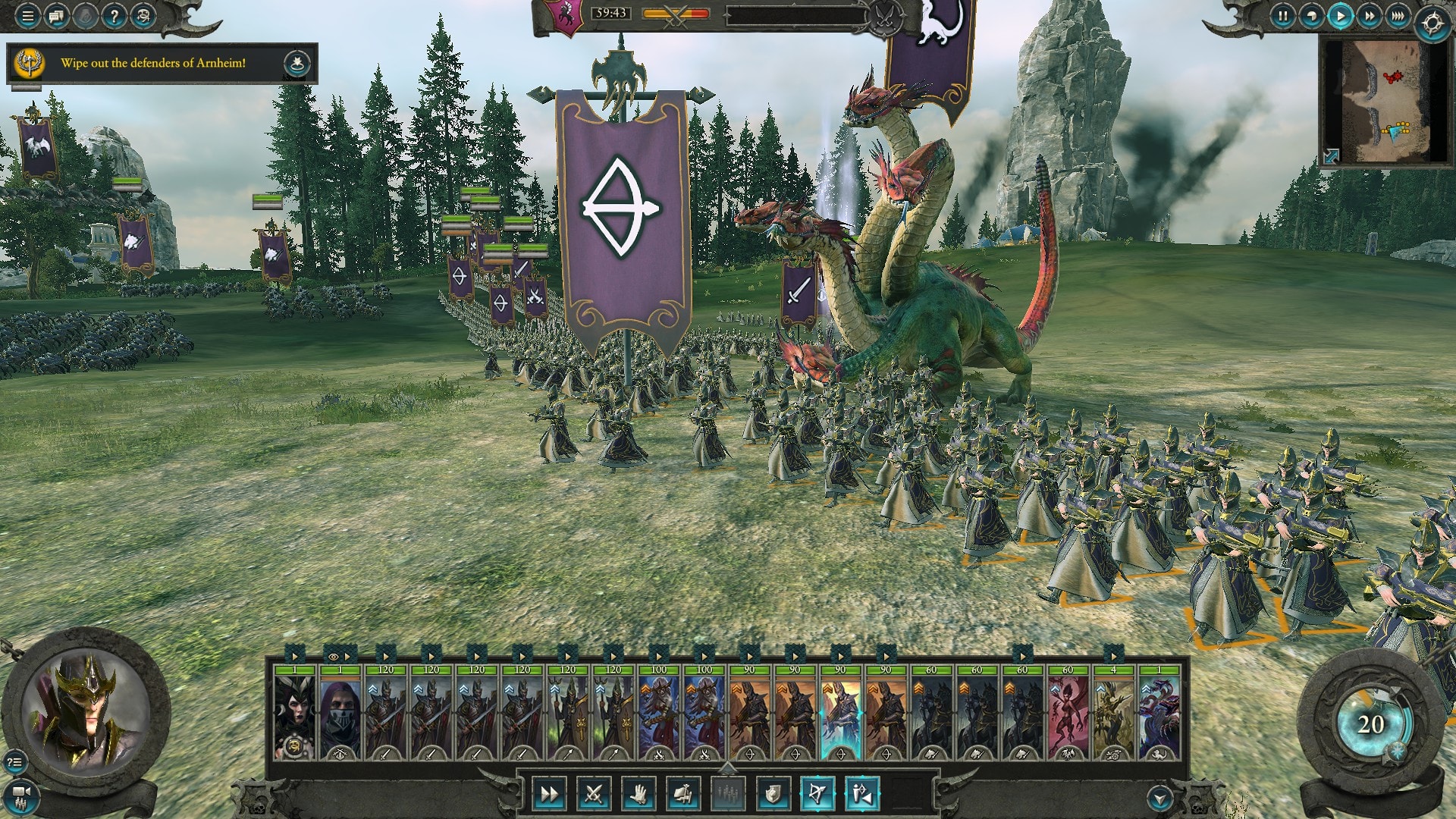Set battle speed to fastest

click(x=1398, y=16)
